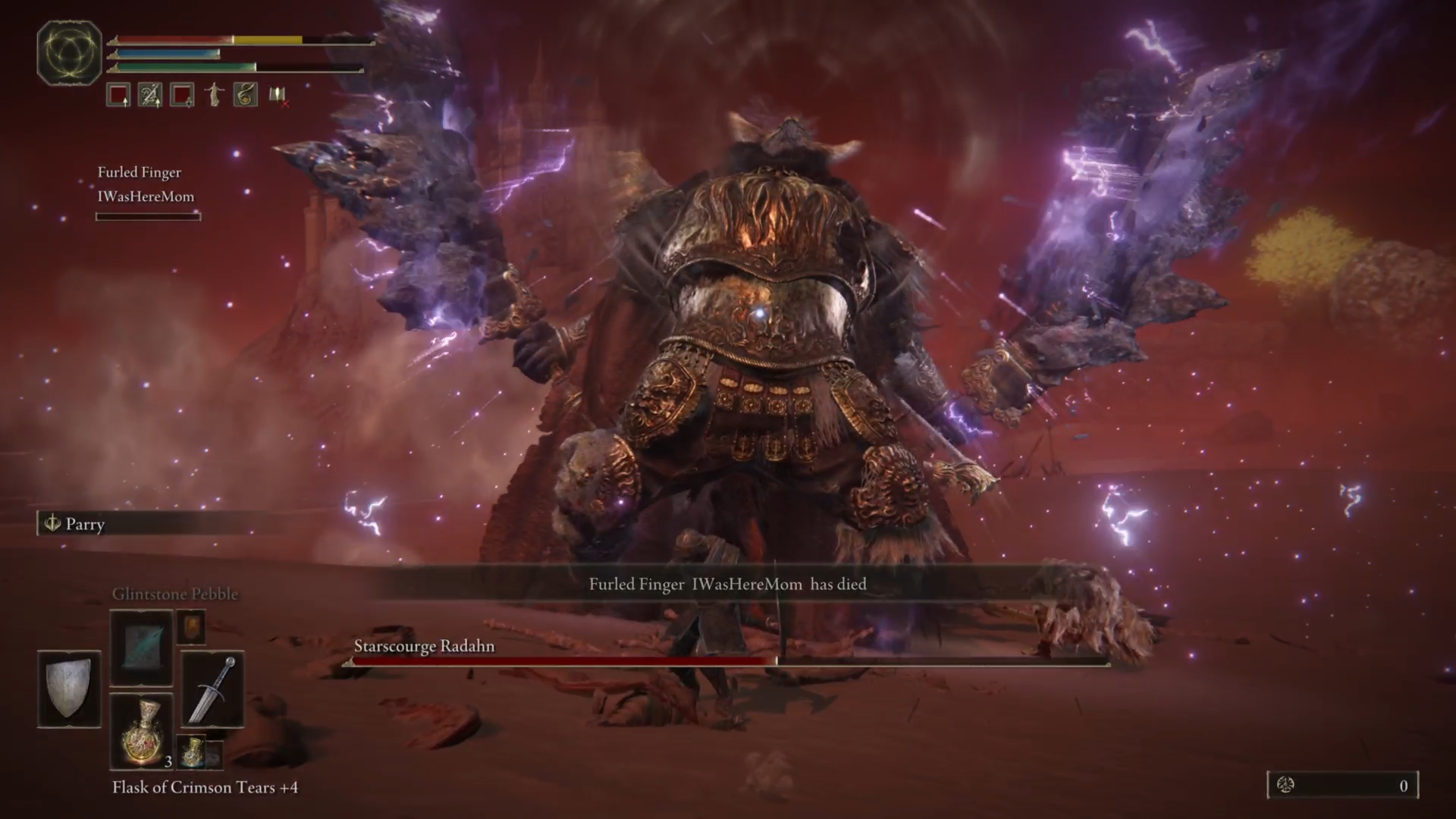Expand the third red status square with down arrow
Screen dimensions: 1456x819
coord(181,95)
